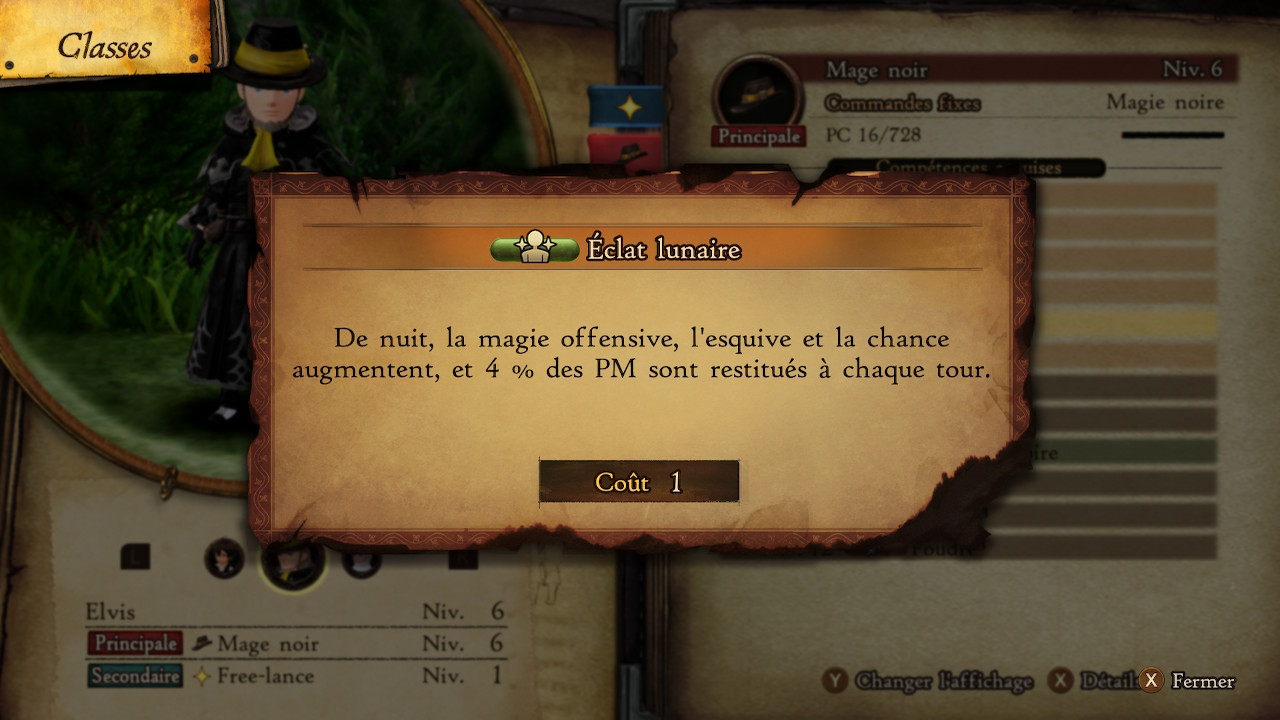Select the Mage noir Niv. 6 header row
Image resolution: width=1280 pixels, height=720 pixels.
tap(1024, 70)
